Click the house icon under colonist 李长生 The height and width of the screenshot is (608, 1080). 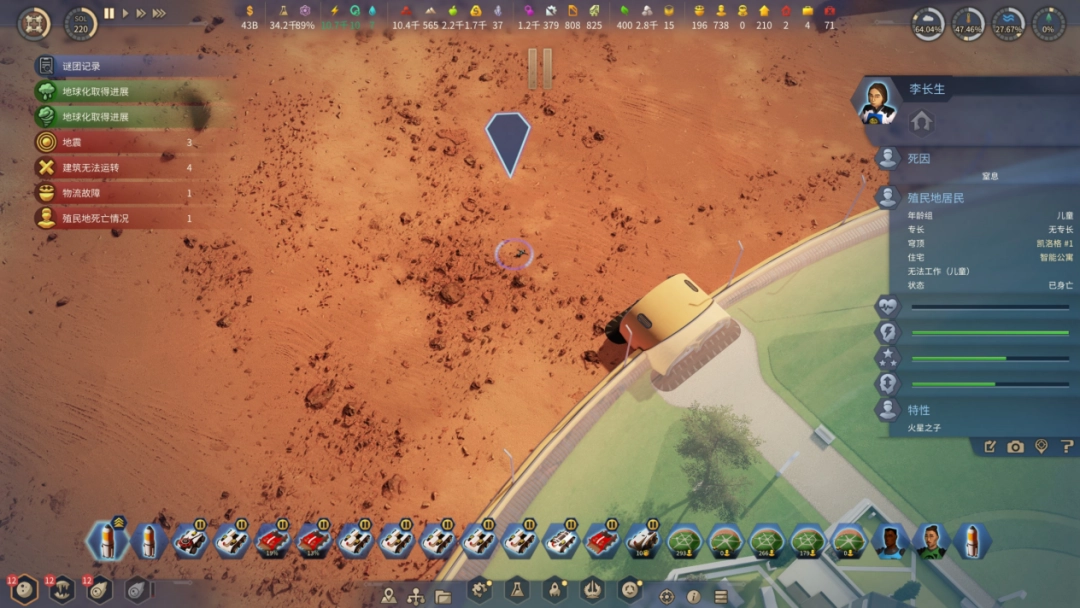(x=921, y=121)
